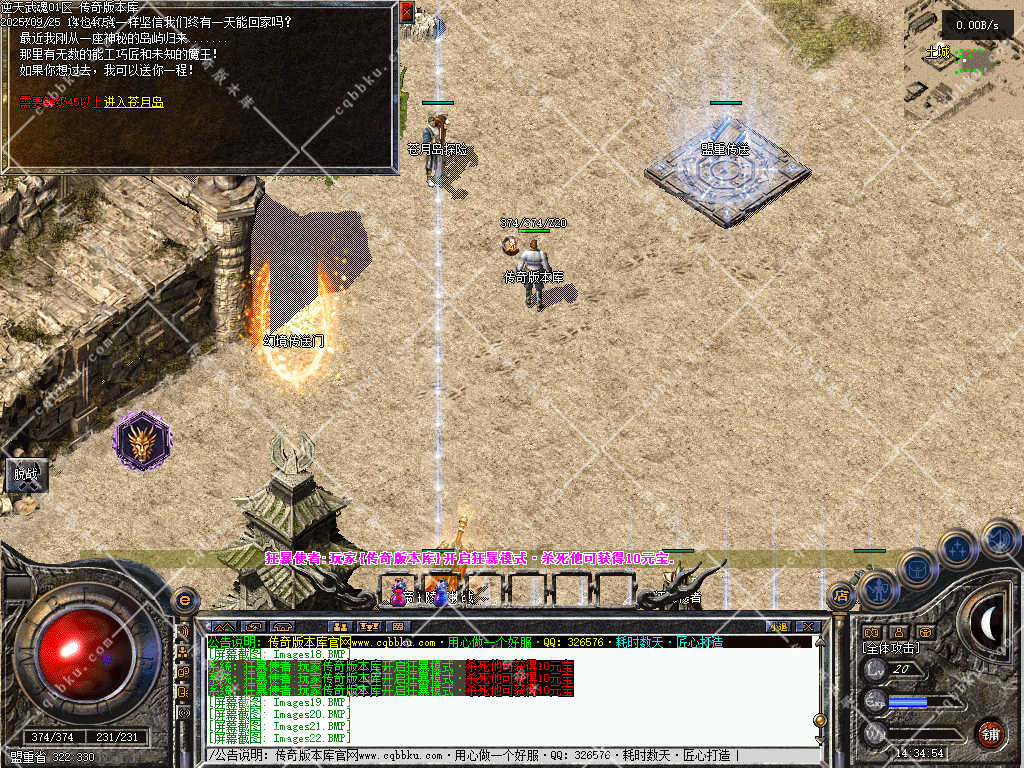Close the game with the X button
This screenshot has width=1024, height=768.
pos(808,627)
